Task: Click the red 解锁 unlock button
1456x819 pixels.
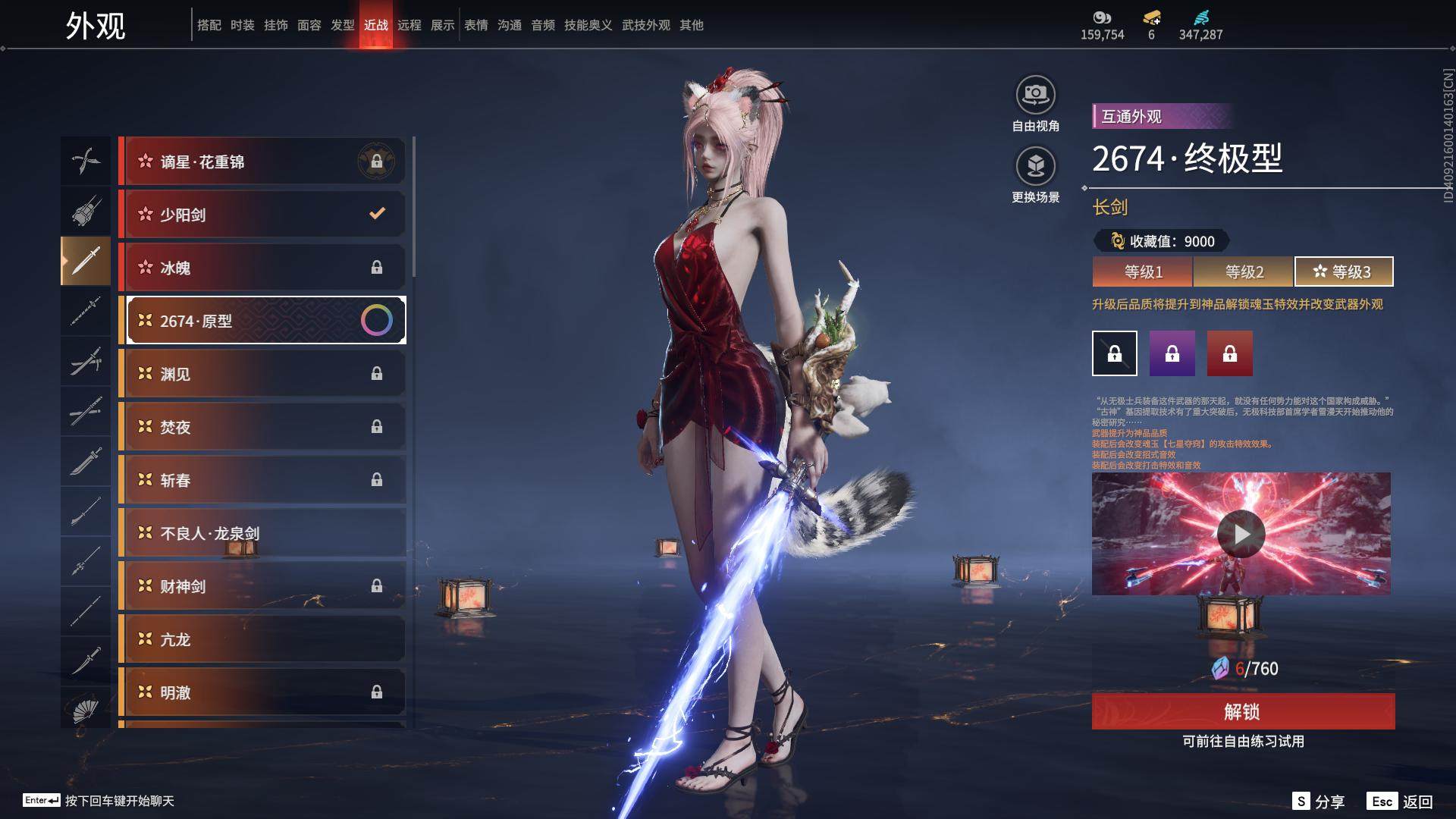Action: pyautogui.click(x=1243, y=711)
